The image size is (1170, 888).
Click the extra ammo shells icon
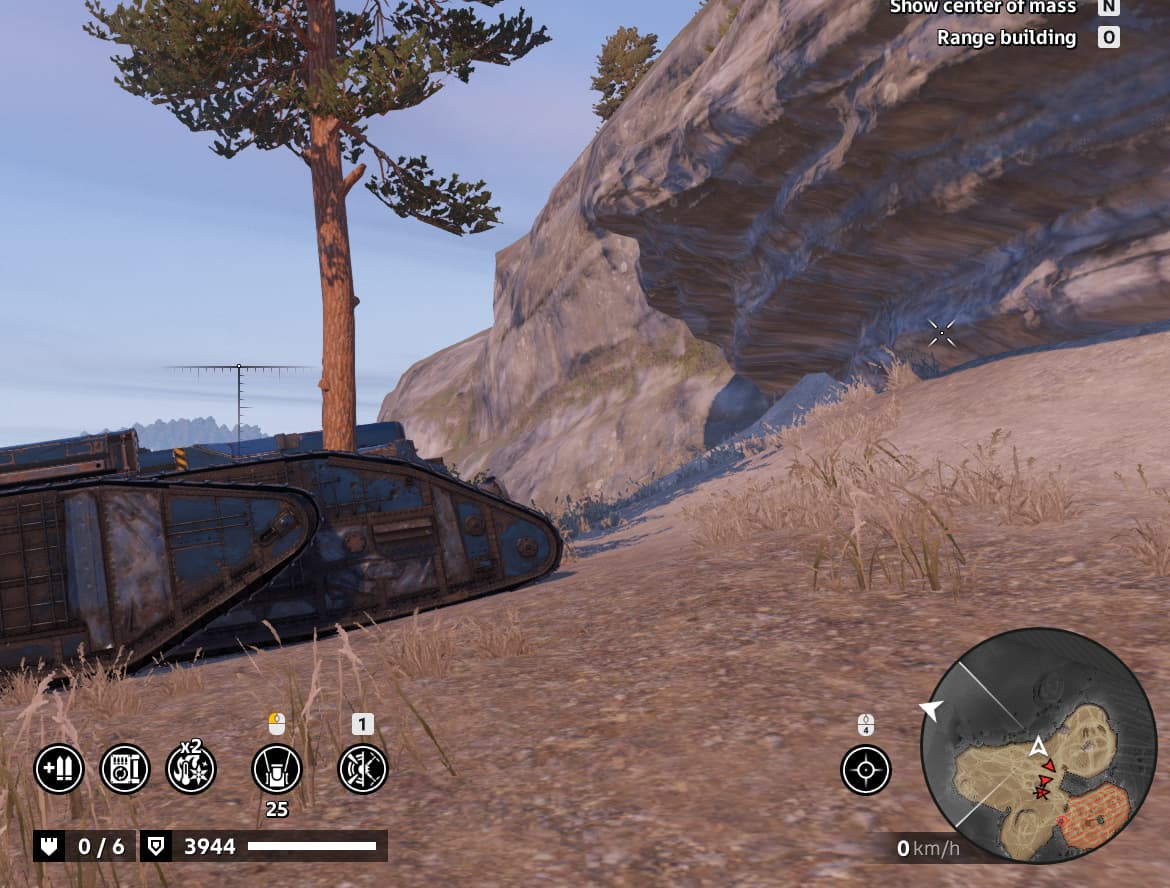click(59, 769)
